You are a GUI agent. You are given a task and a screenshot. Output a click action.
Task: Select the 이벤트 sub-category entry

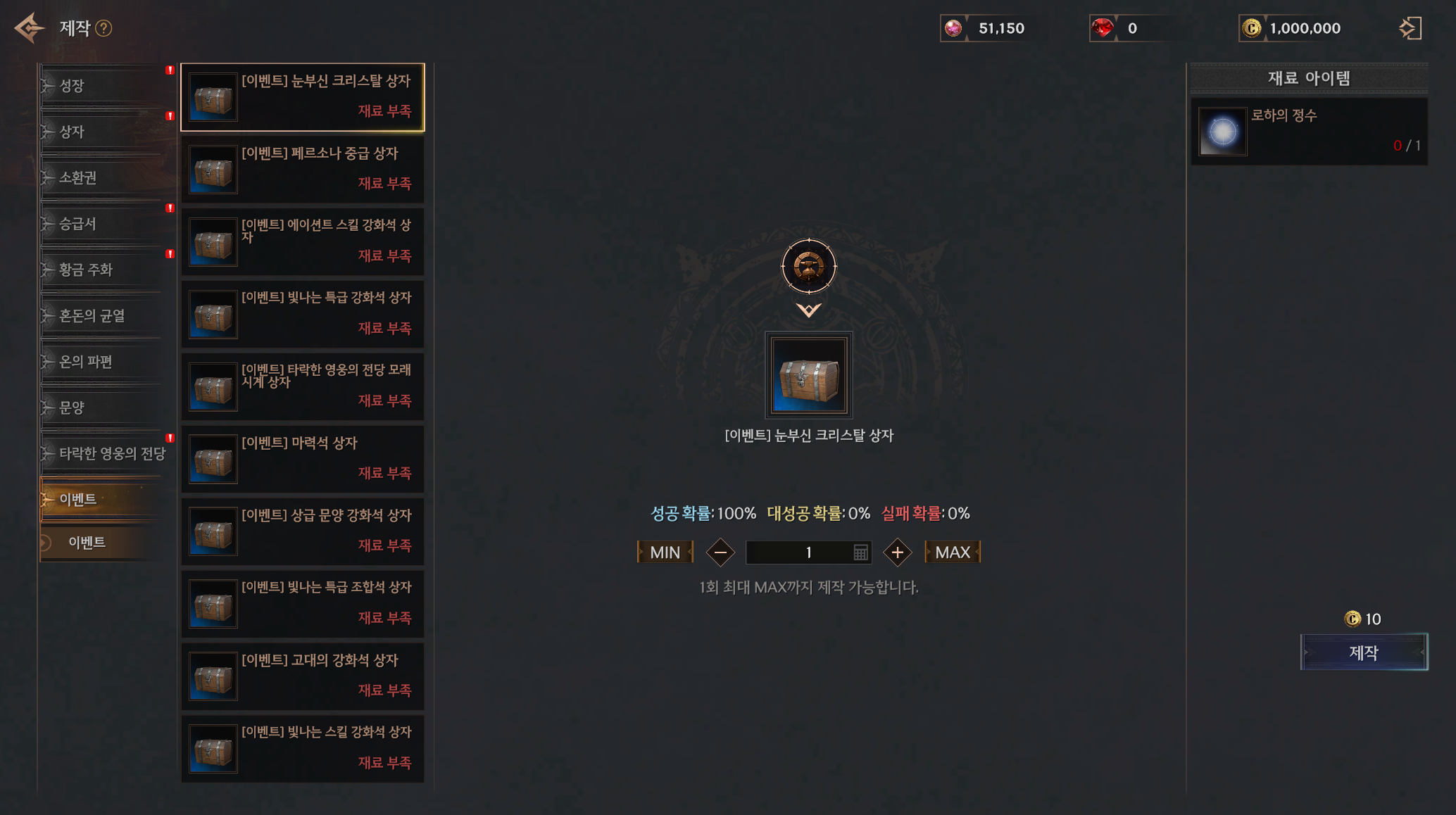click(x=106, y=543)
